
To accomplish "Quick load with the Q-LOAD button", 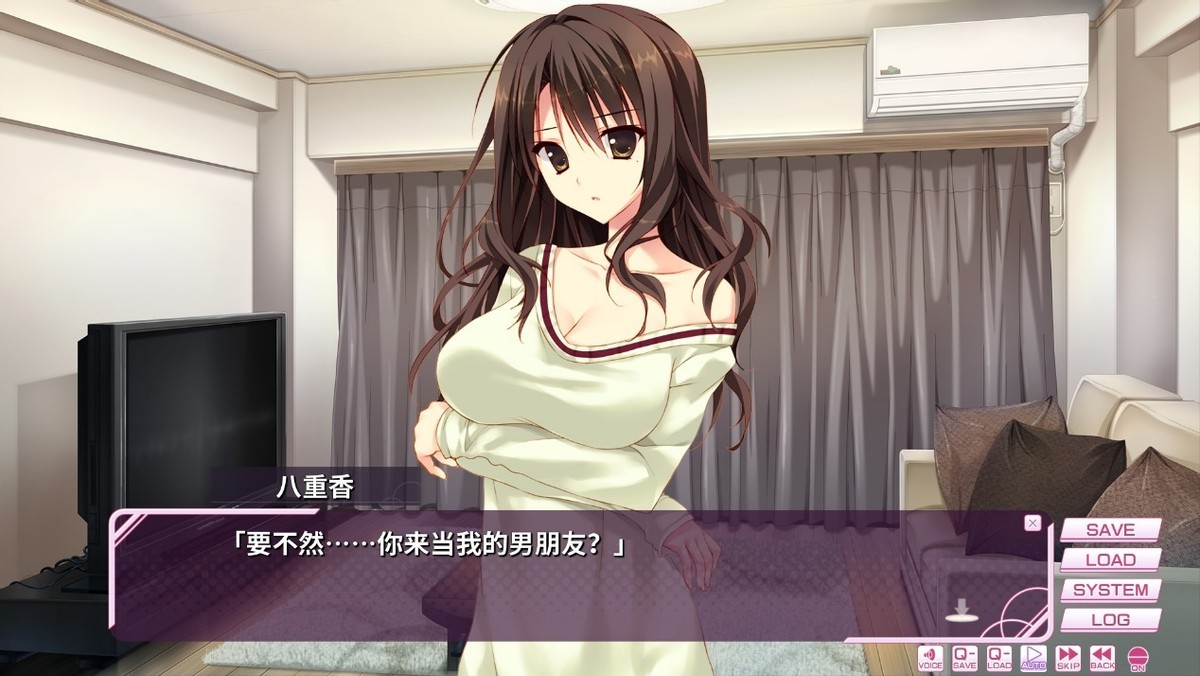I will pyautogui.click(x=999, y=657).
